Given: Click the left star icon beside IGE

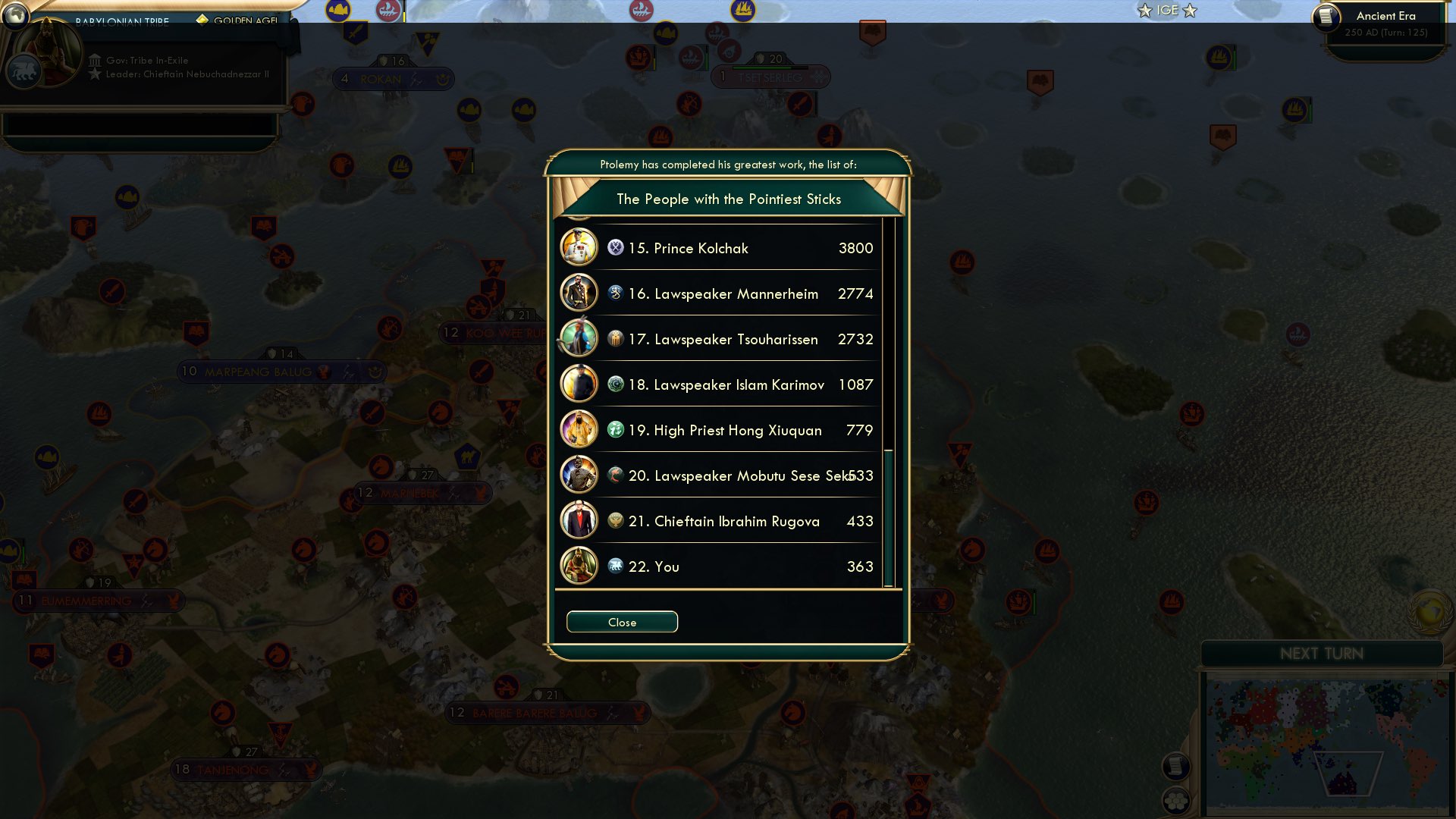Looking at the screenshot, I should pyautogui.click(x=1144, y=11).
